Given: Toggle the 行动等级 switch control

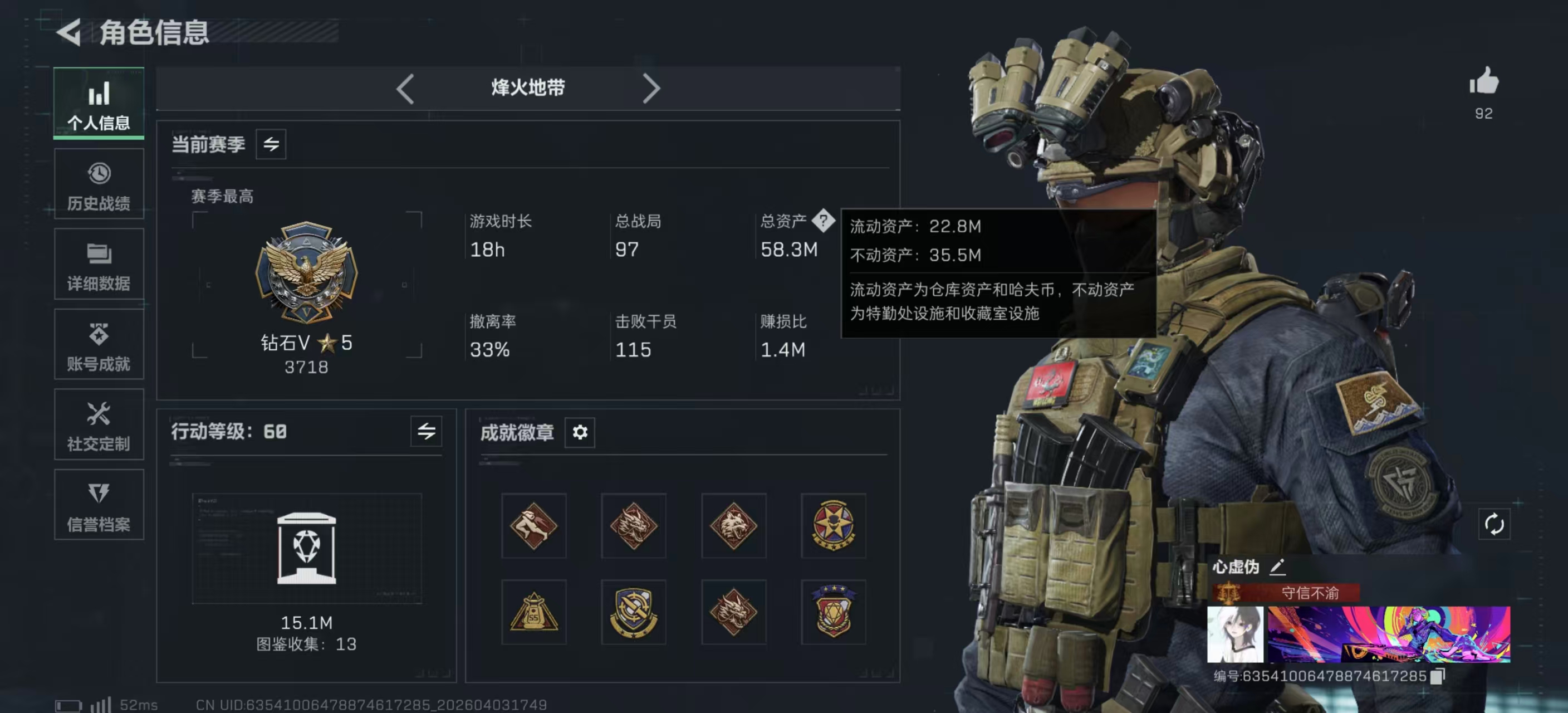Looking at the screenshot, I should [x=425, y=432].
